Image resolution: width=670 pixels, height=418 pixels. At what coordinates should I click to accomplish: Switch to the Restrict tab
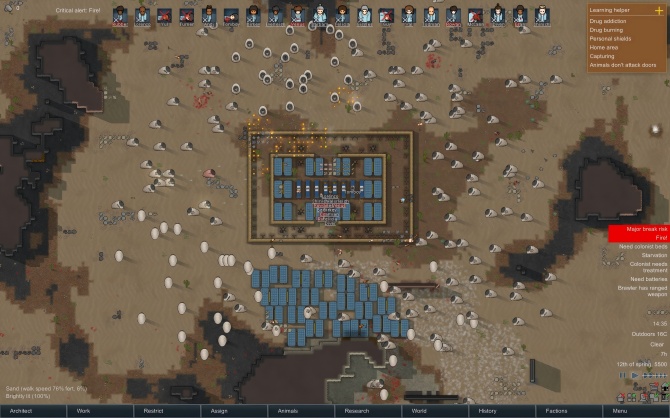154,411
